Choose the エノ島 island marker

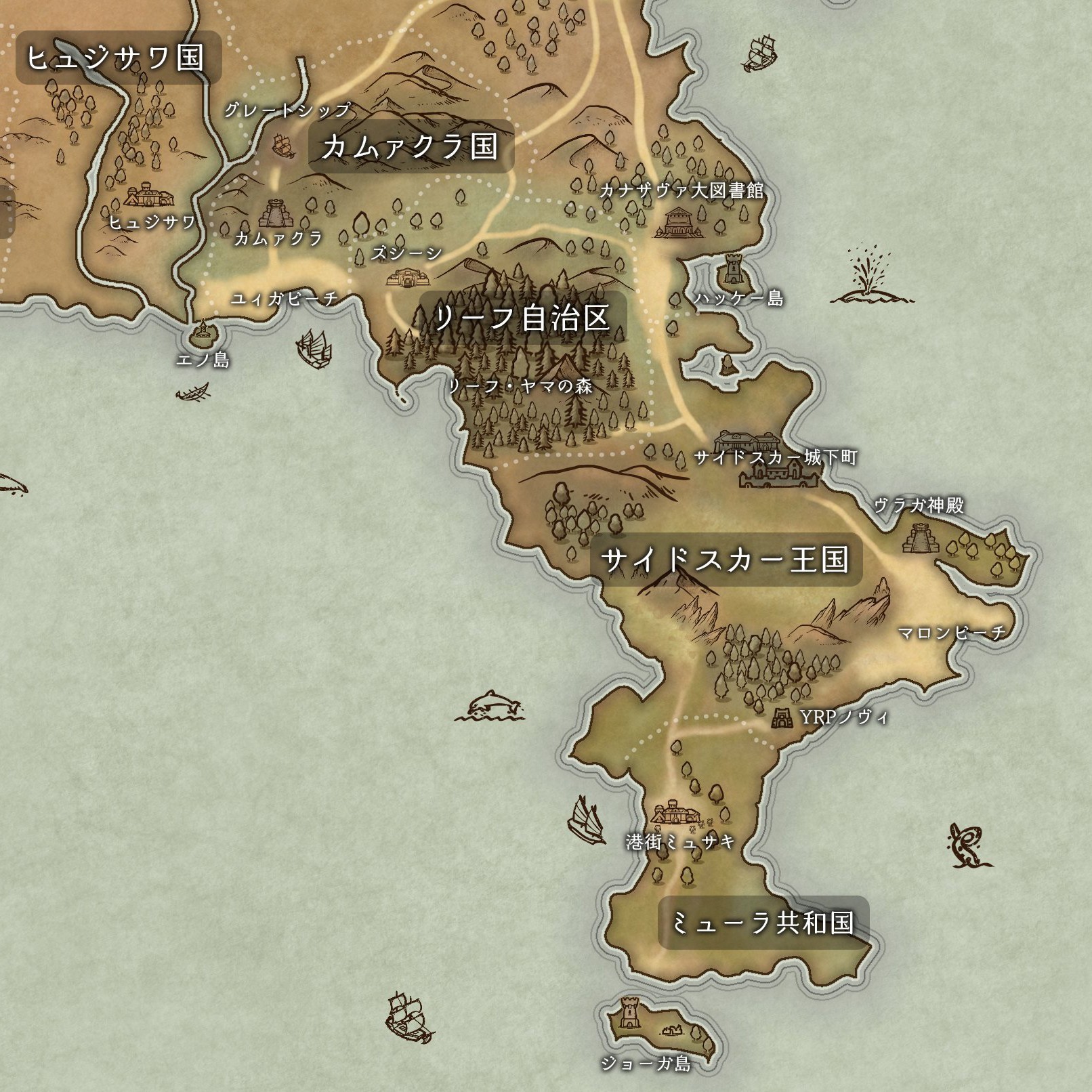[202, 330]
